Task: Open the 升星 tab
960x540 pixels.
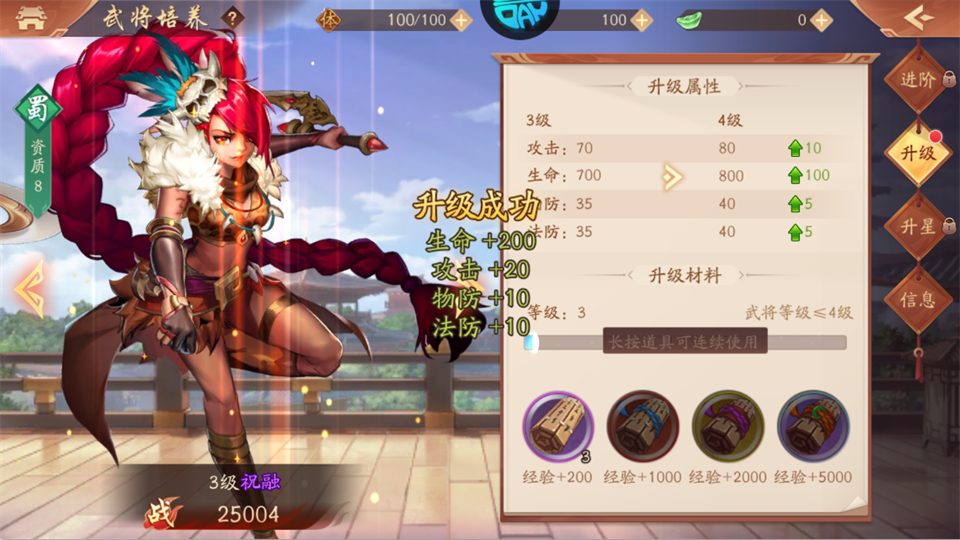Action: (x=917, y=226)
